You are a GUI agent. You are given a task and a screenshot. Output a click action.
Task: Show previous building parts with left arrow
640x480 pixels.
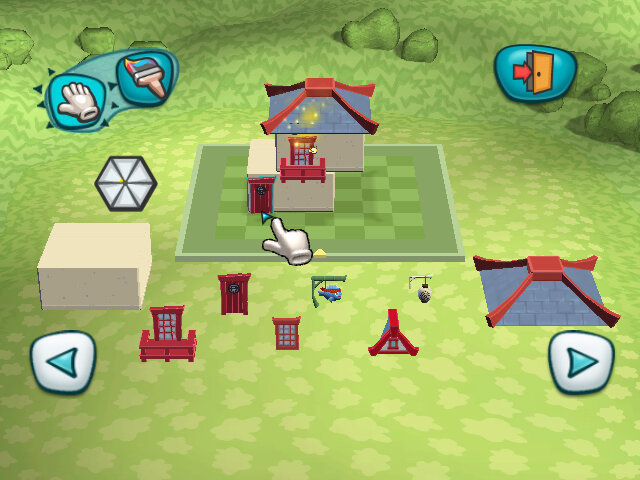[x=62, y=362]
